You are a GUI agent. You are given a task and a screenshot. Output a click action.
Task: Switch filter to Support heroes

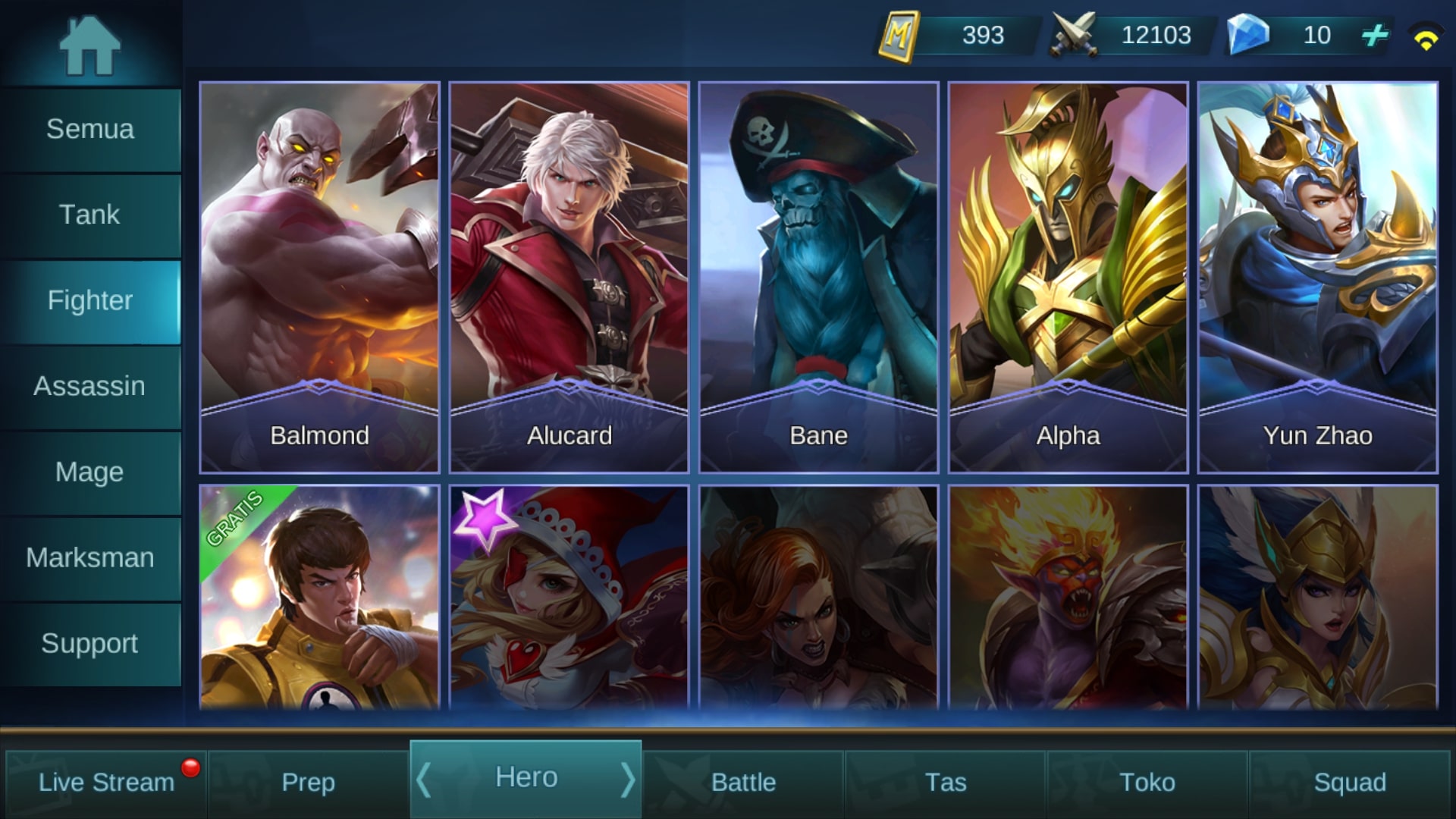pyautogui.click(x=90, y=643)
